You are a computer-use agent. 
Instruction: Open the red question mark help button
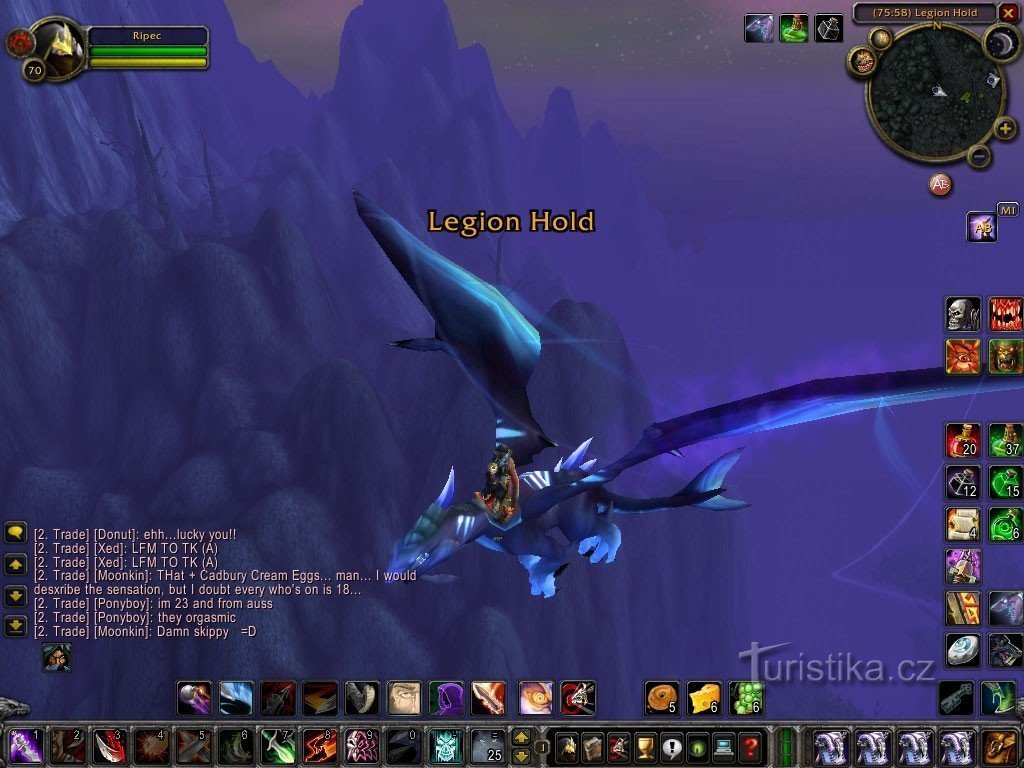[x=750, y=746]
